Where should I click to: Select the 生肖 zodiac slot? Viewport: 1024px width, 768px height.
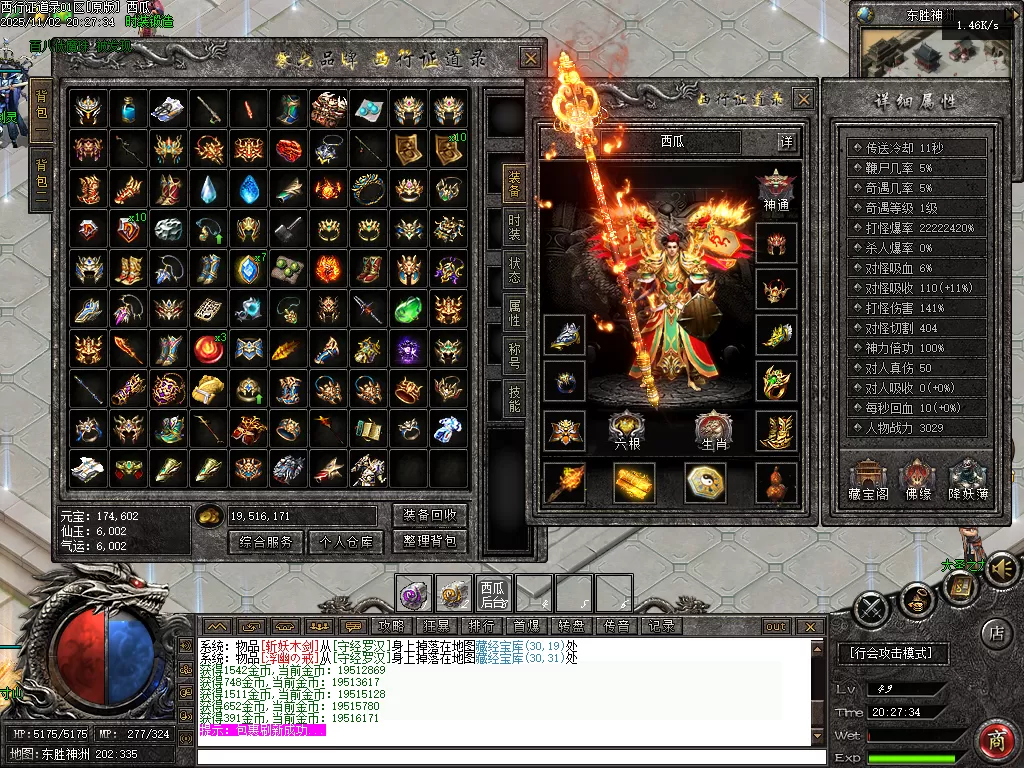point(713,430)
